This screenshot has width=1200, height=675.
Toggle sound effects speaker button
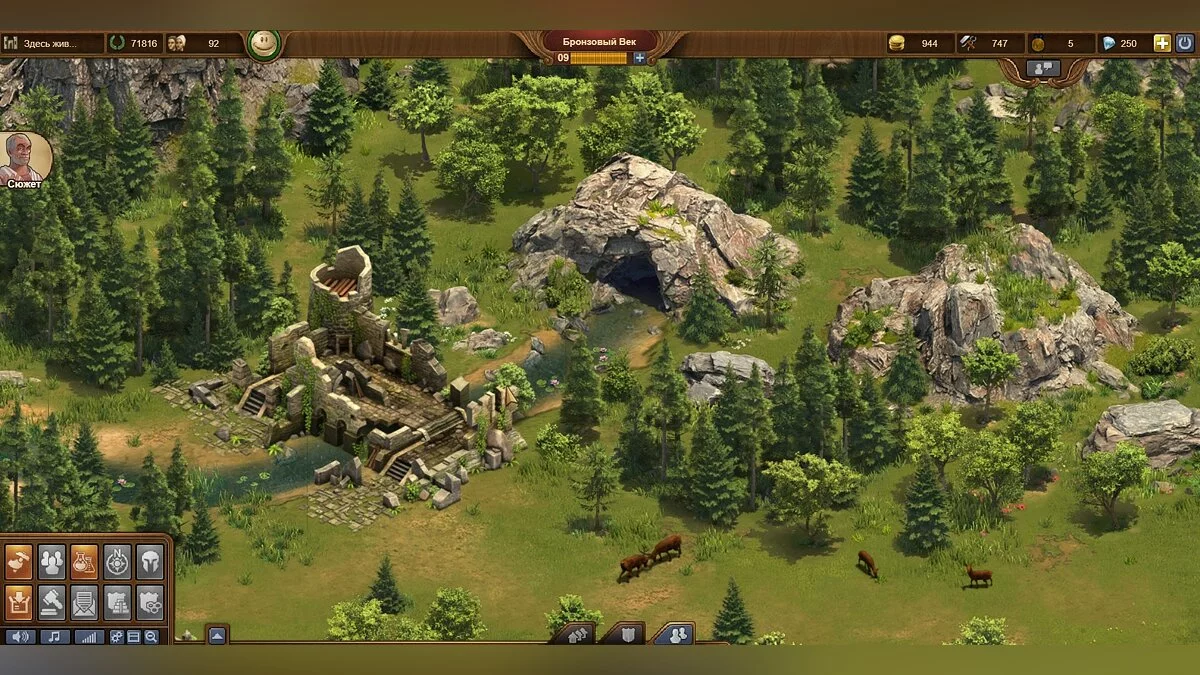pyautogui.click(x=20, y=636)
